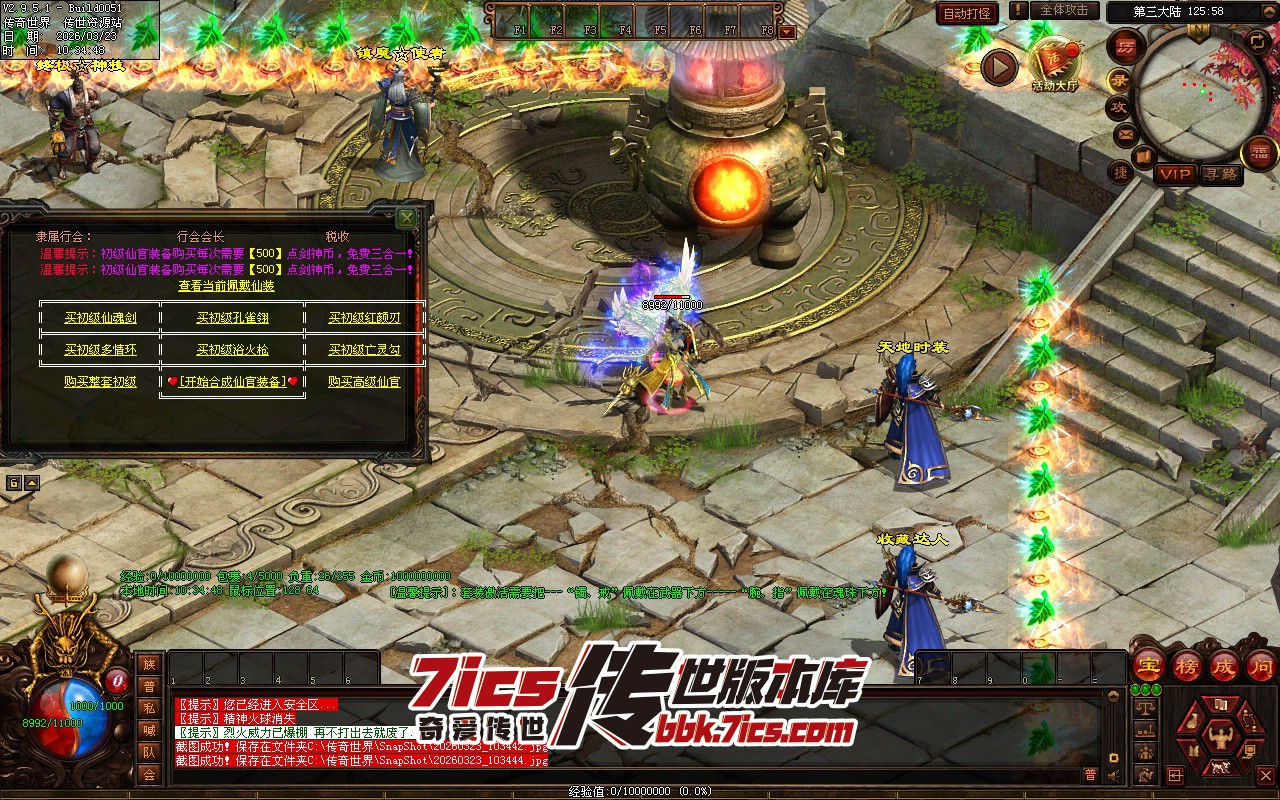View currently worn gear via 查看当前佩戴仙装
This screenshot has height=800, width=1280.
point(226,286)
